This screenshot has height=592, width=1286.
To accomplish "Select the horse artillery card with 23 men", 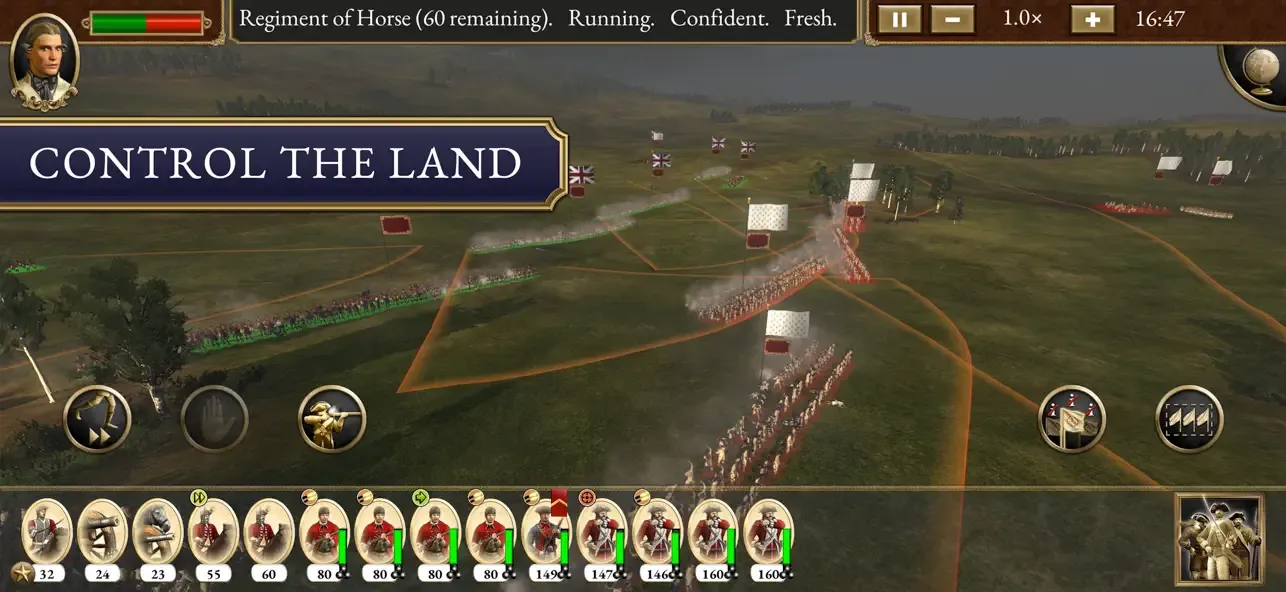I will [157, 532].
